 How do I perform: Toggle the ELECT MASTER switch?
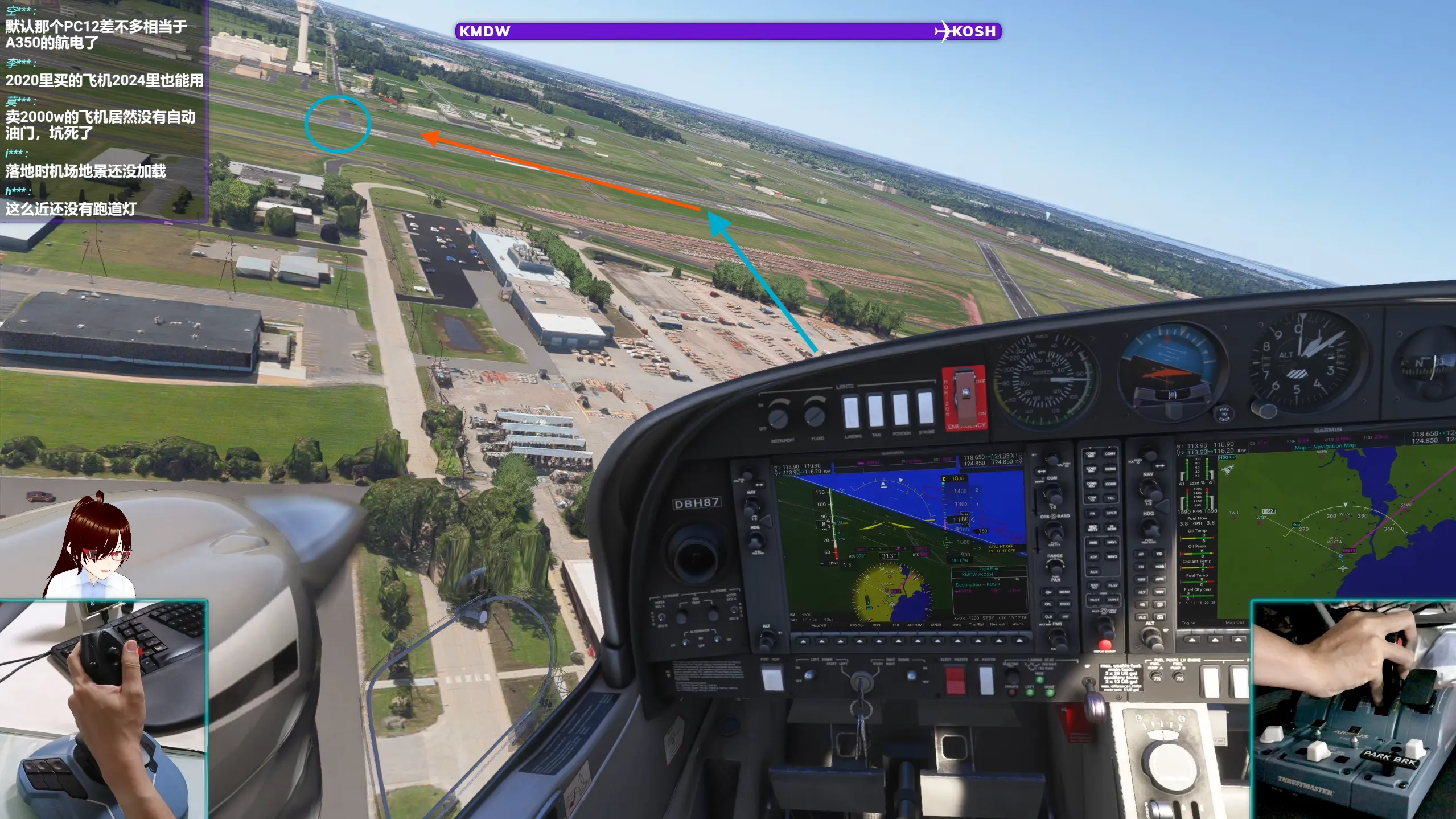[956, 679]
